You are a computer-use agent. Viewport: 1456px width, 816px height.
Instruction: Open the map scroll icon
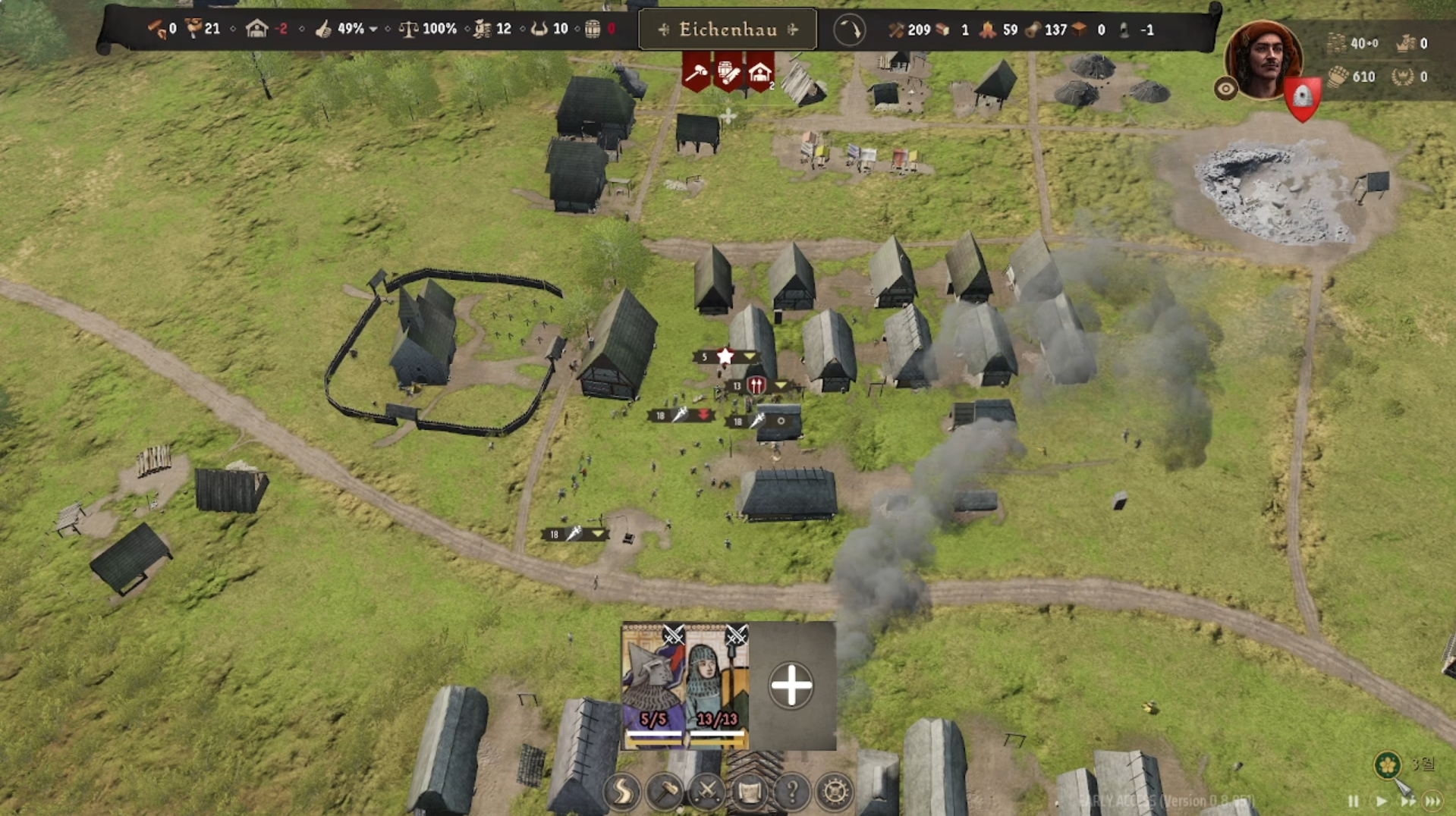pyautogui.click(x=750, y=792)
